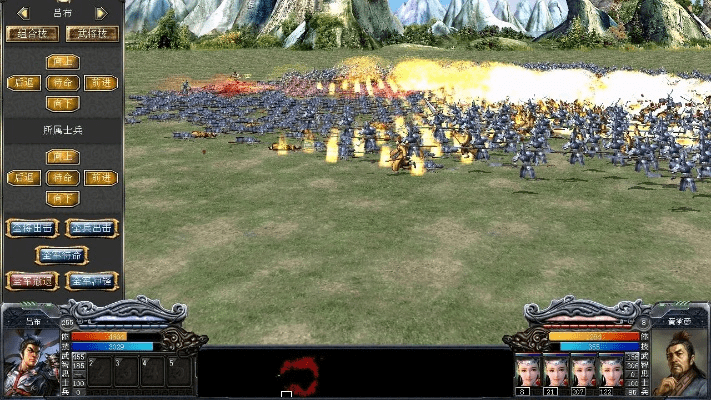Command 全军待命 whole-army standby
Screen dimensions: 711x400
(x=62, y=254)
